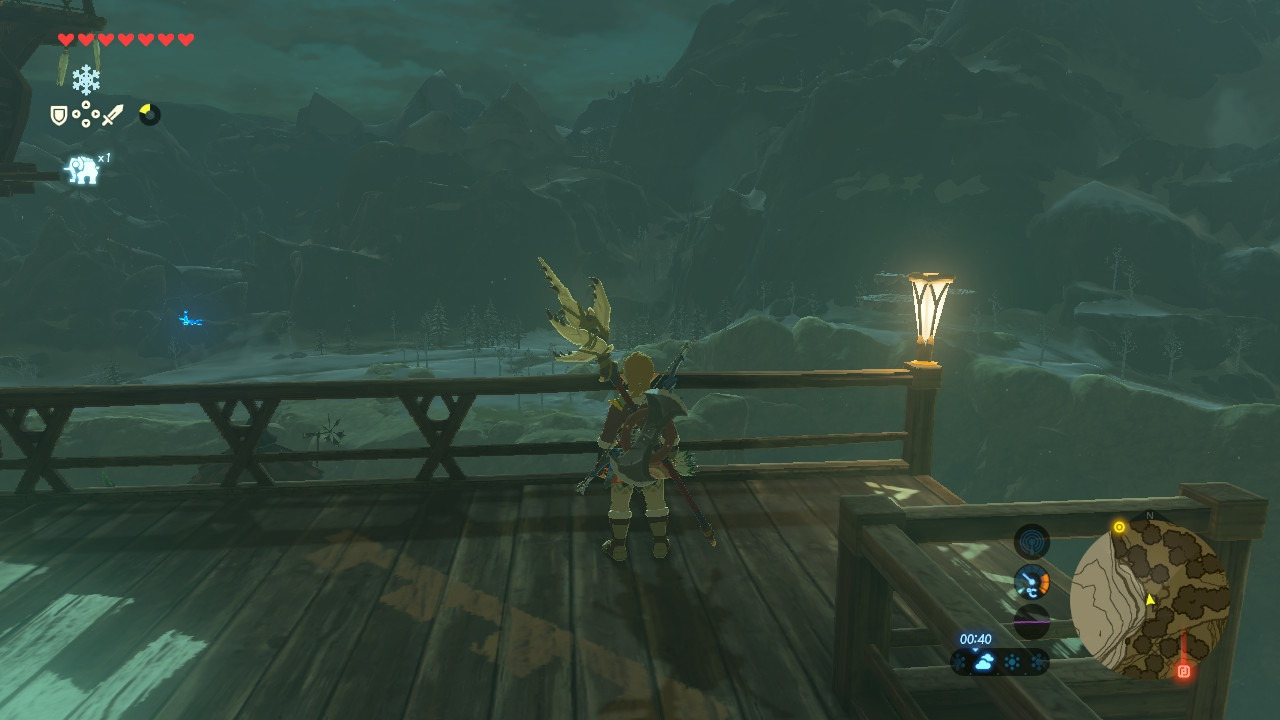The image size is (1280, 720).
Task: Select the yellow quest marker on minimap
Action: click(x=1119, y=527)
